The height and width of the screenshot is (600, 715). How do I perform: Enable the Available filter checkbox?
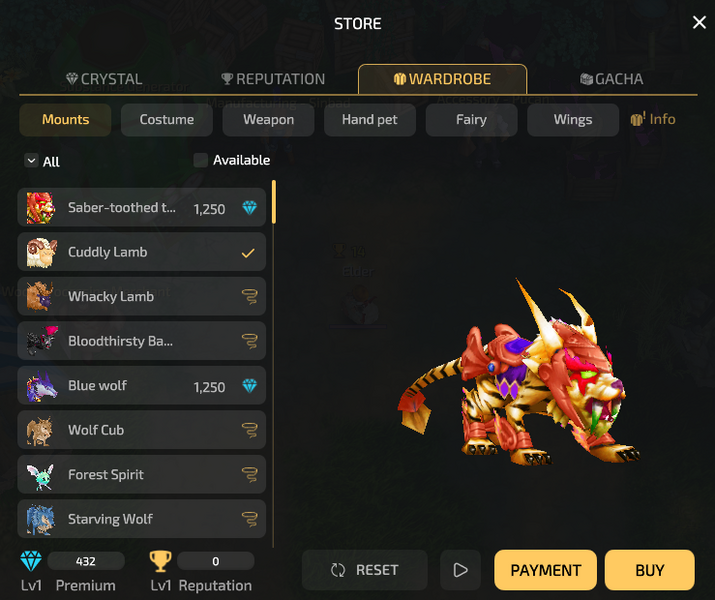click(x=201, y=160)
